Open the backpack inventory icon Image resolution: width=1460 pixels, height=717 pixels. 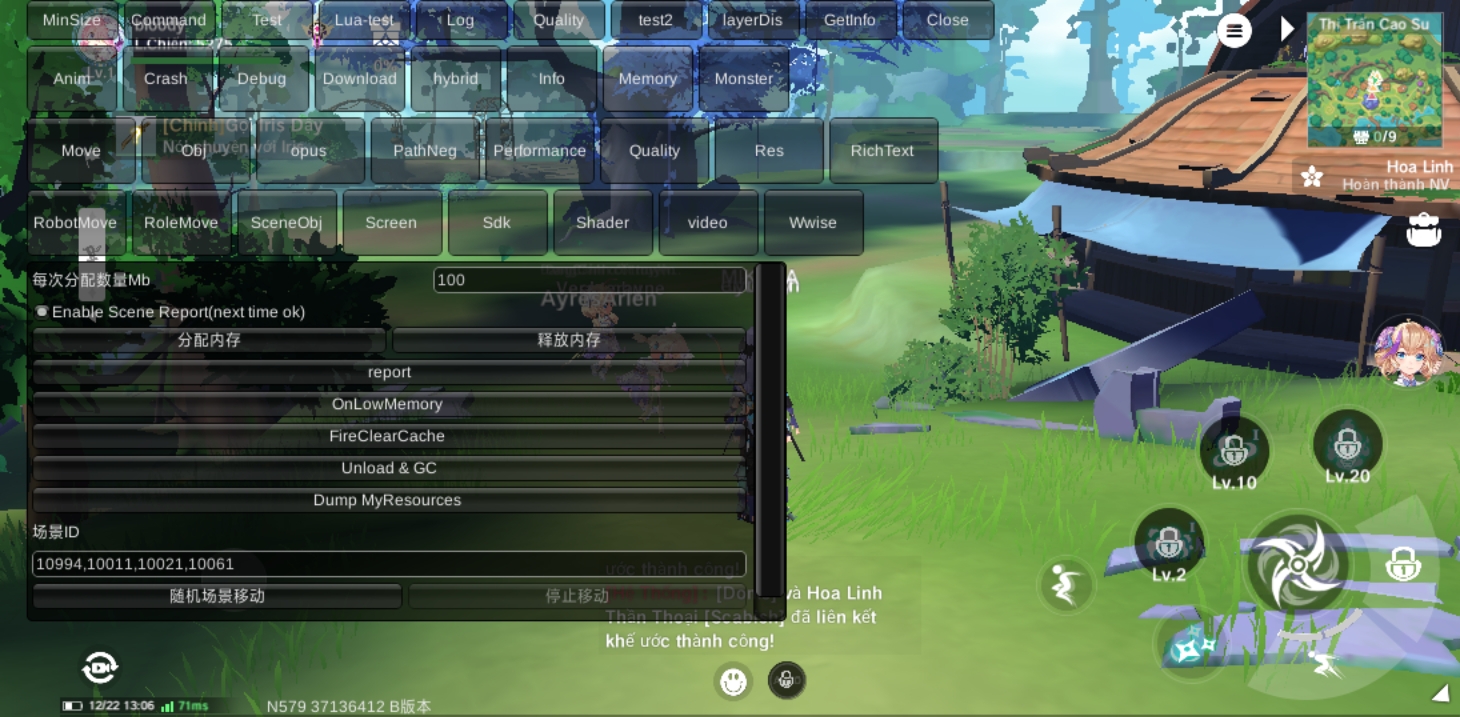click(x=1423, y=230)
